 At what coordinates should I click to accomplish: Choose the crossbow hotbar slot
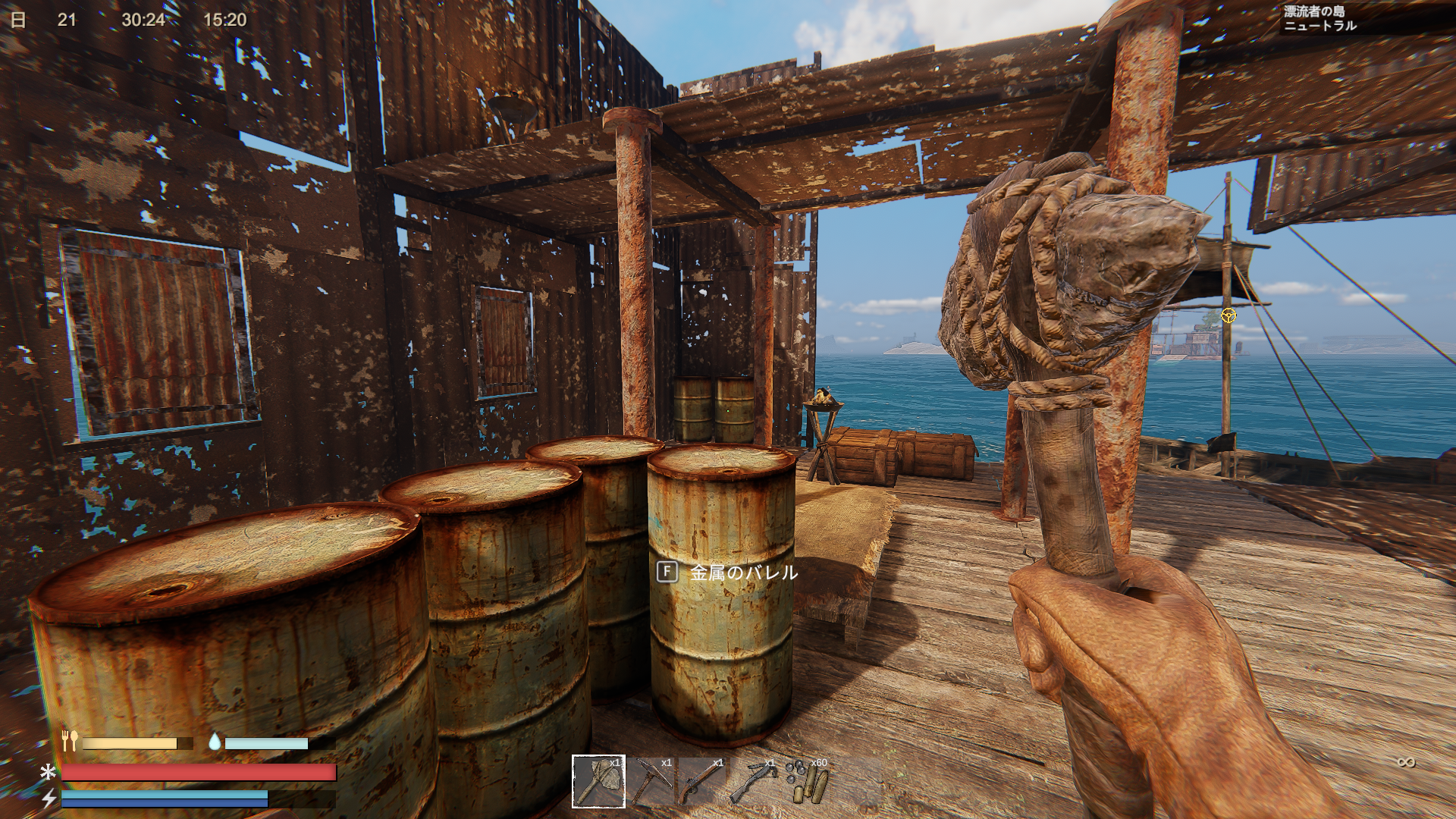tap(755, 781)
